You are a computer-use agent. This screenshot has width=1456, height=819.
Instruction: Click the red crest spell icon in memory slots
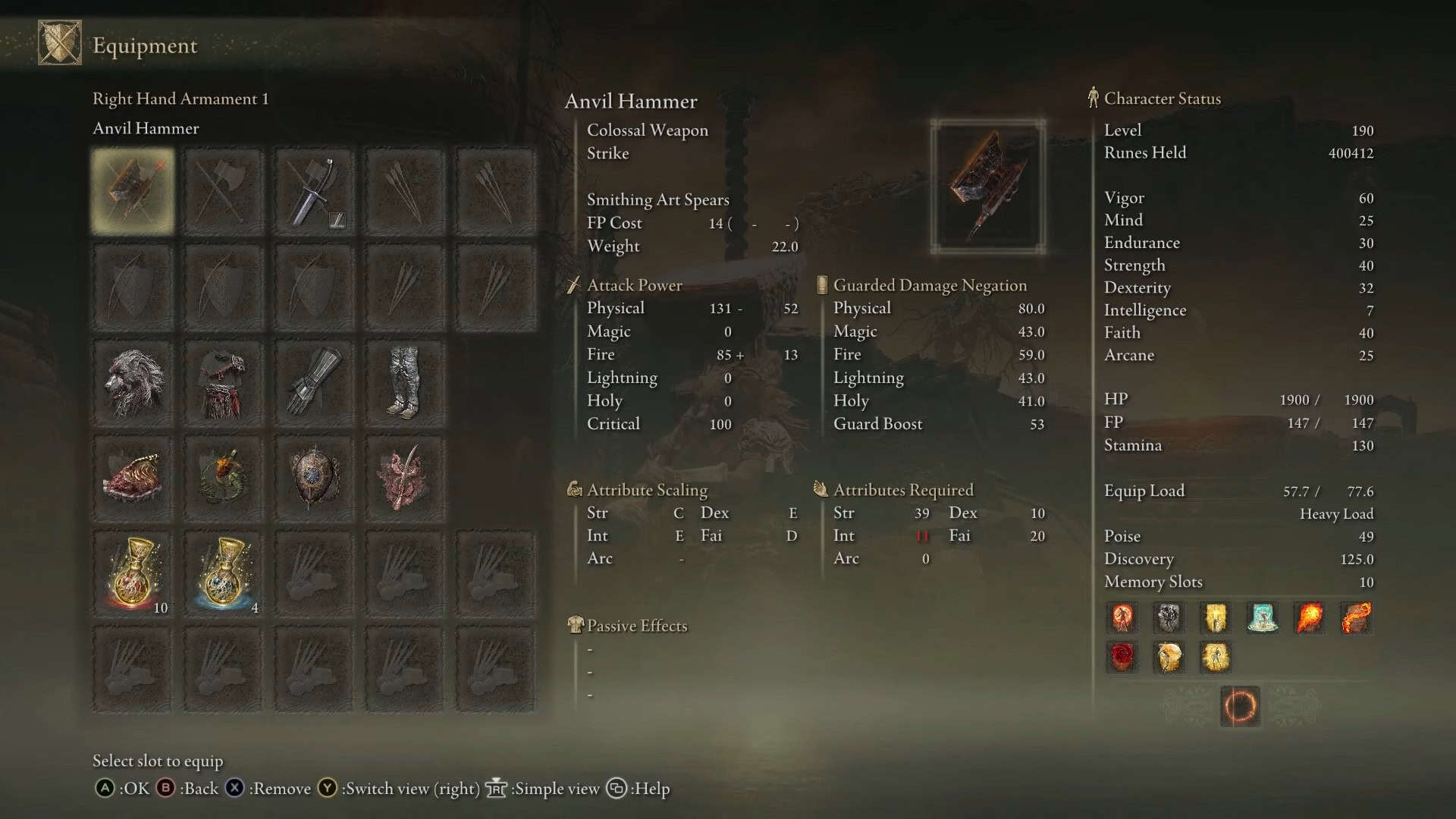[1122, 657]
